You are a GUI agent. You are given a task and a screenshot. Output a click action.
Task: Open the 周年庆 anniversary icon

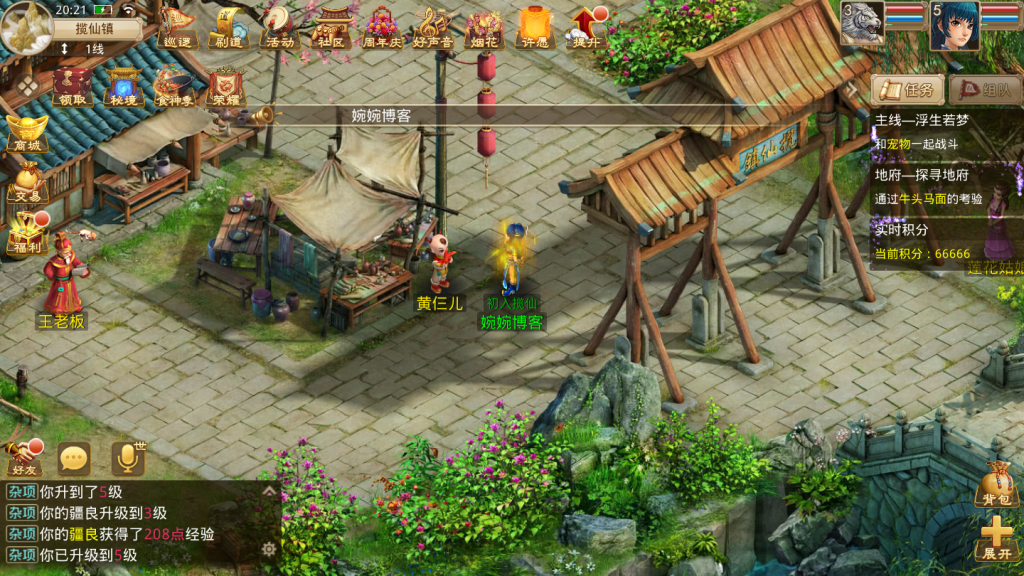[x=381, y=26]
